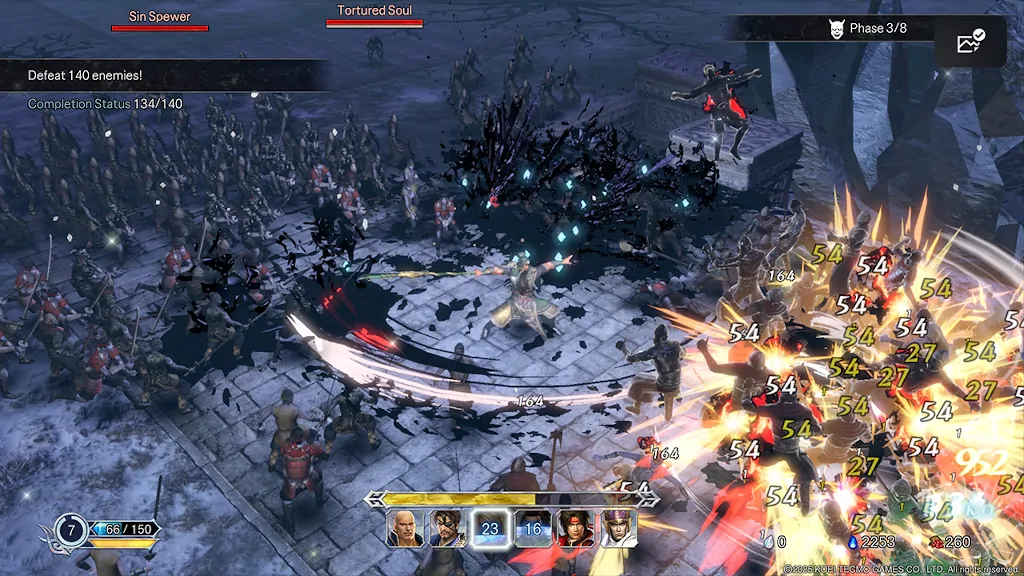Choose the purple-hat officer portrait
Screen dimensions: 1024x576
coord(618,528)
